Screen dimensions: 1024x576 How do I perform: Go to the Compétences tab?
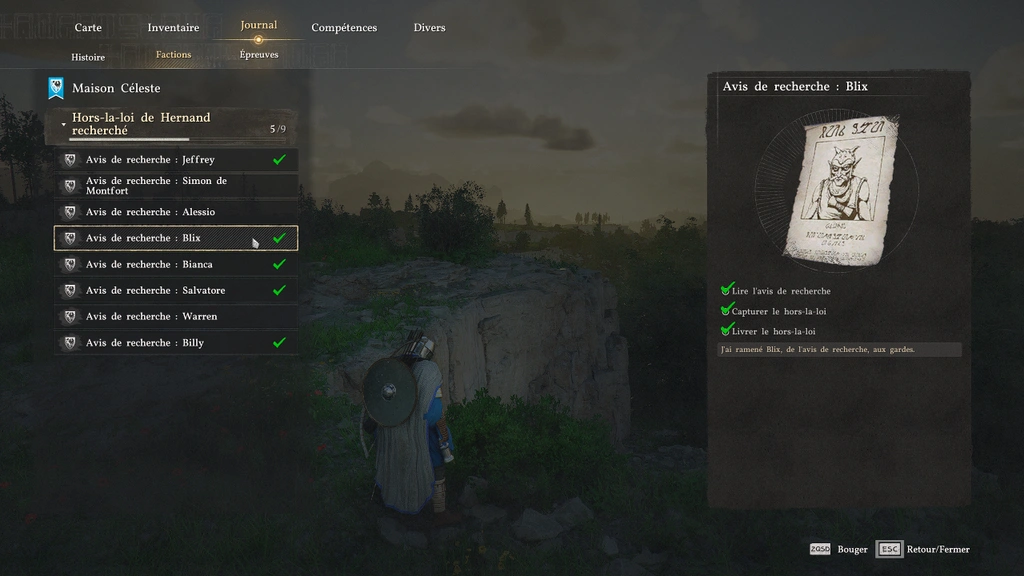(344, 28)
